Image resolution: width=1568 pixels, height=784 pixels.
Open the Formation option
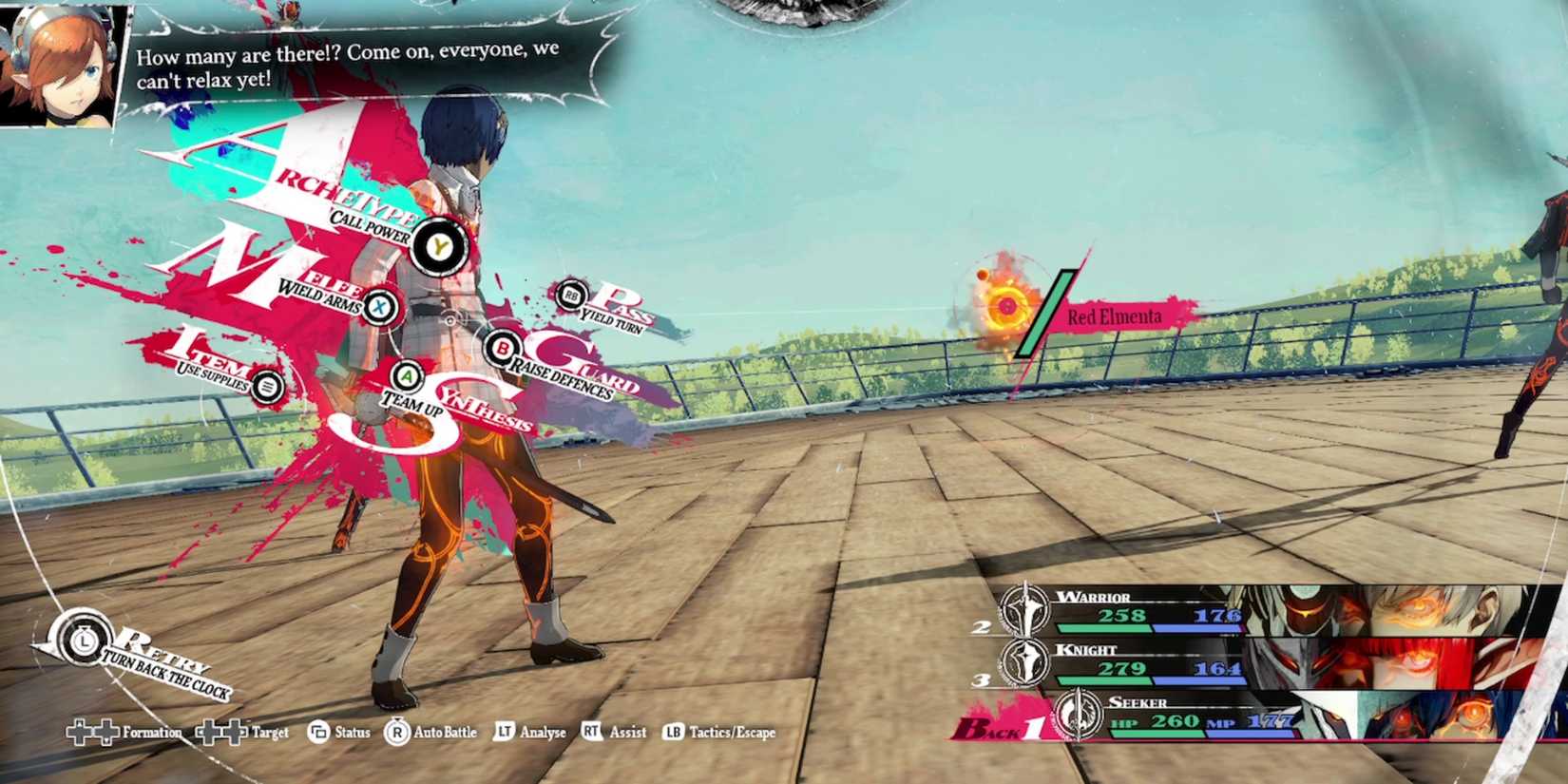[124, 733]
